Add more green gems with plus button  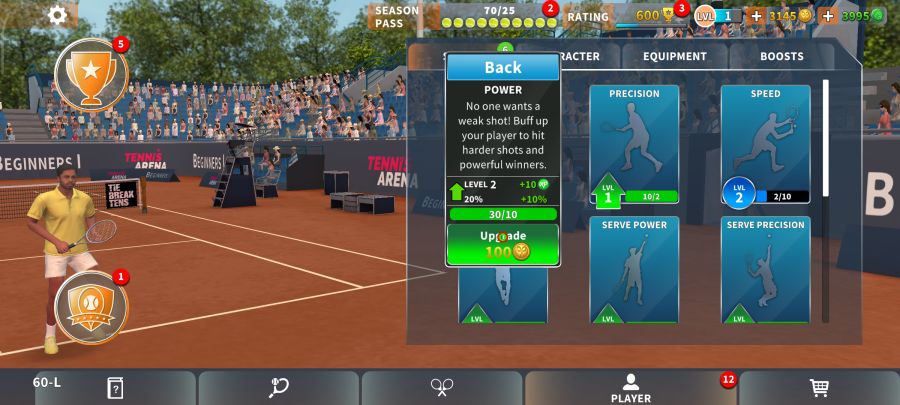click(x=828, y=16)
